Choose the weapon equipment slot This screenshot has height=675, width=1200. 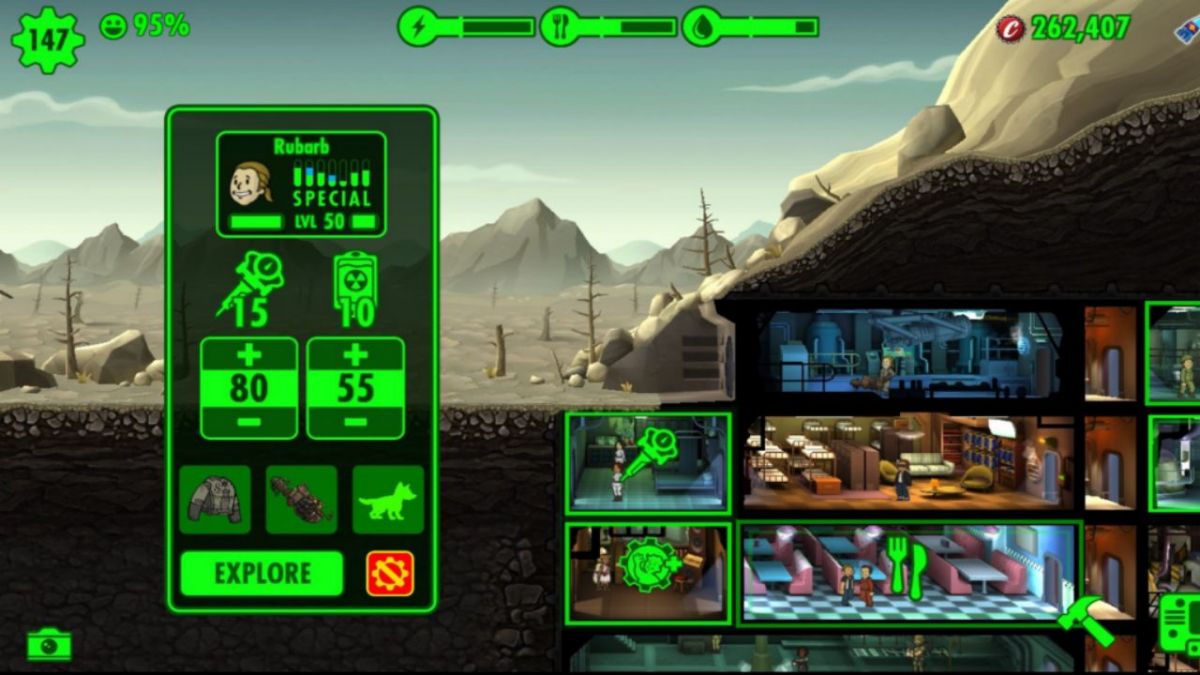(301, 499)
